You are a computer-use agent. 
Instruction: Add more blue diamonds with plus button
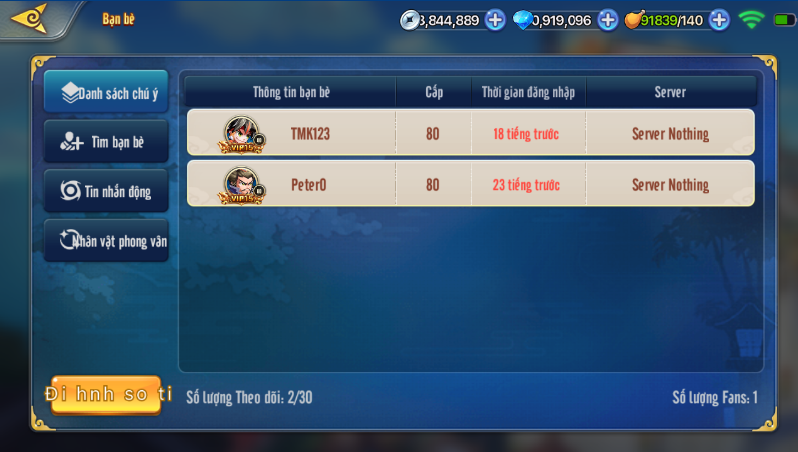608,20
